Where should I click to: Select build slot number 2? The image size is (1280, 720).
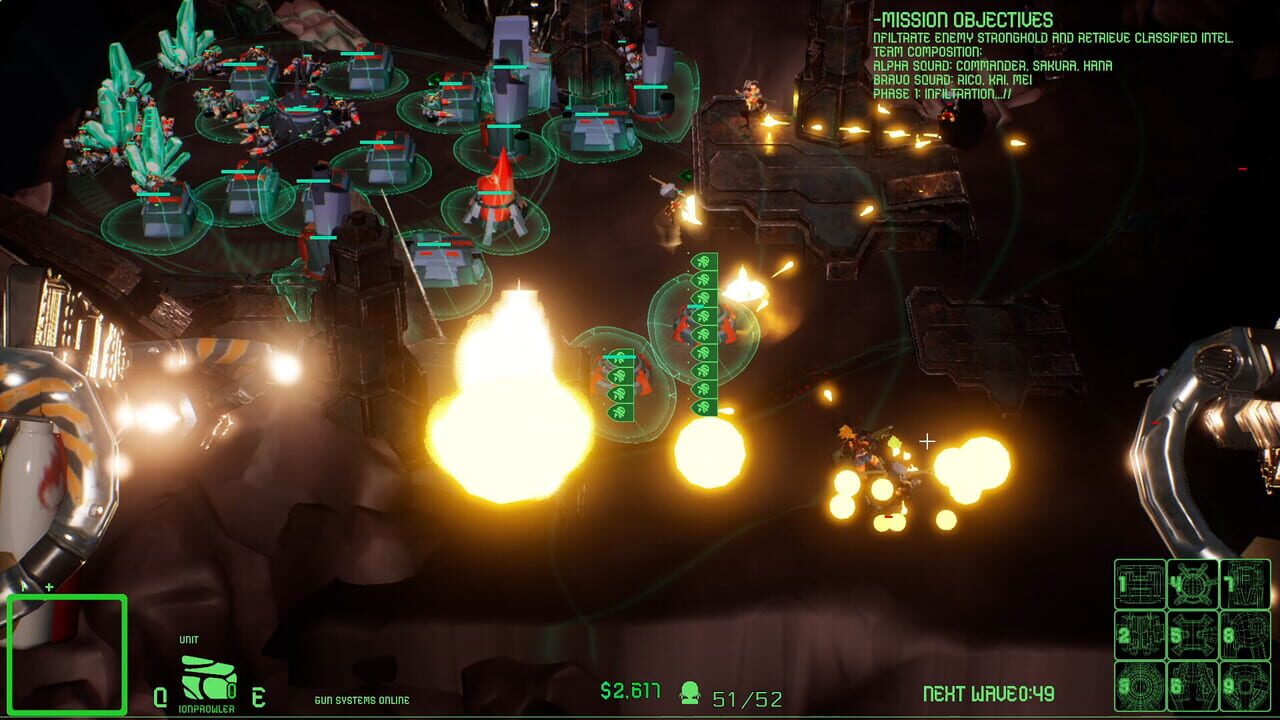point(1140,635)
